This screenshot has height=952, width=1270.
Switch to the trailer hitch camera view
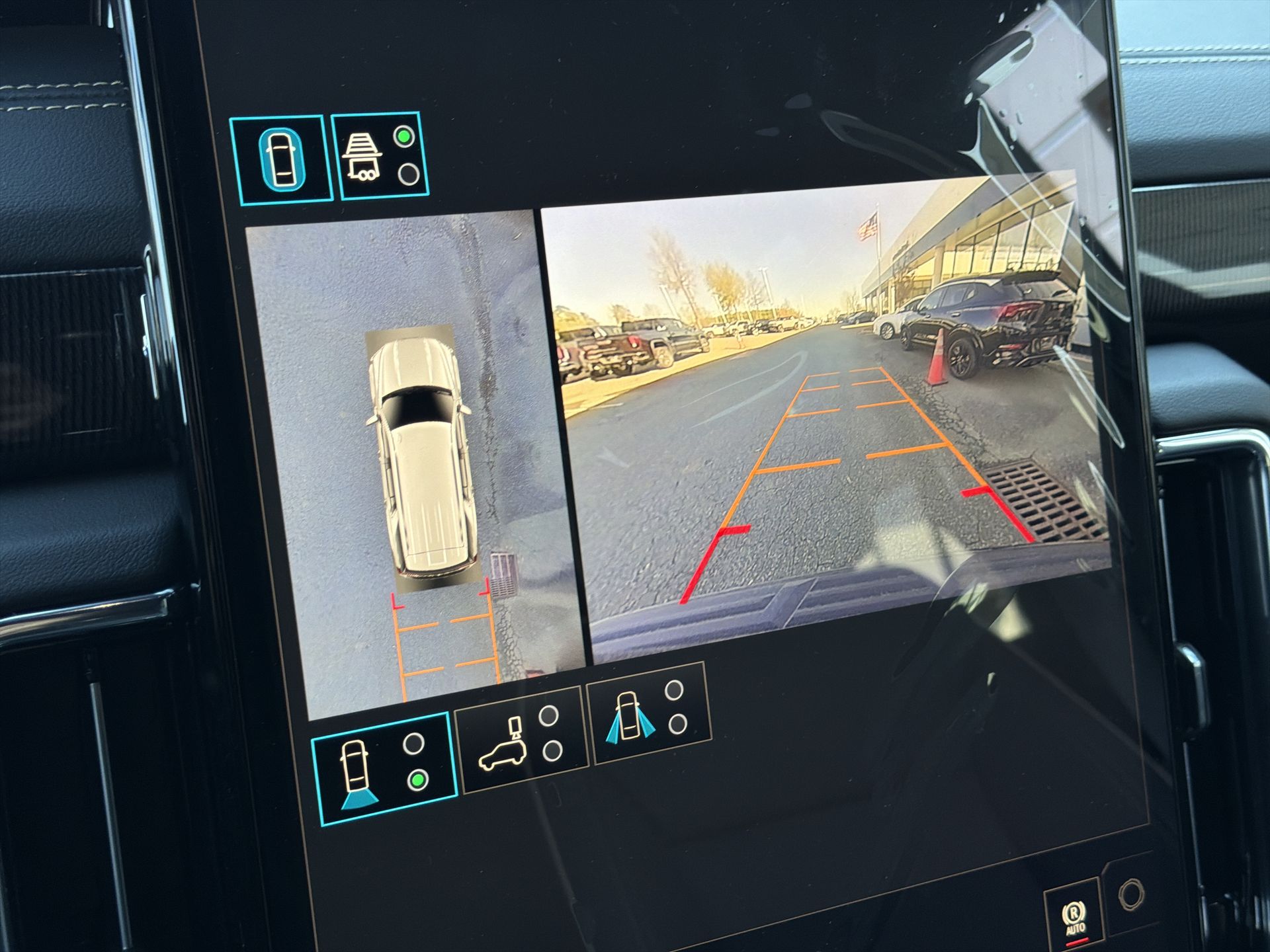[380, 156]
